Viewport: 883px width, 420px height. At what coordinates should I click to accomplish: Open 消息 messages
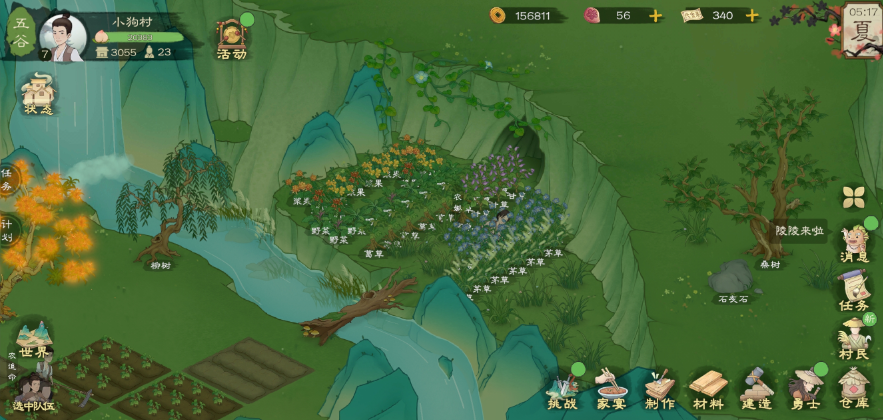tap(854, 243)
